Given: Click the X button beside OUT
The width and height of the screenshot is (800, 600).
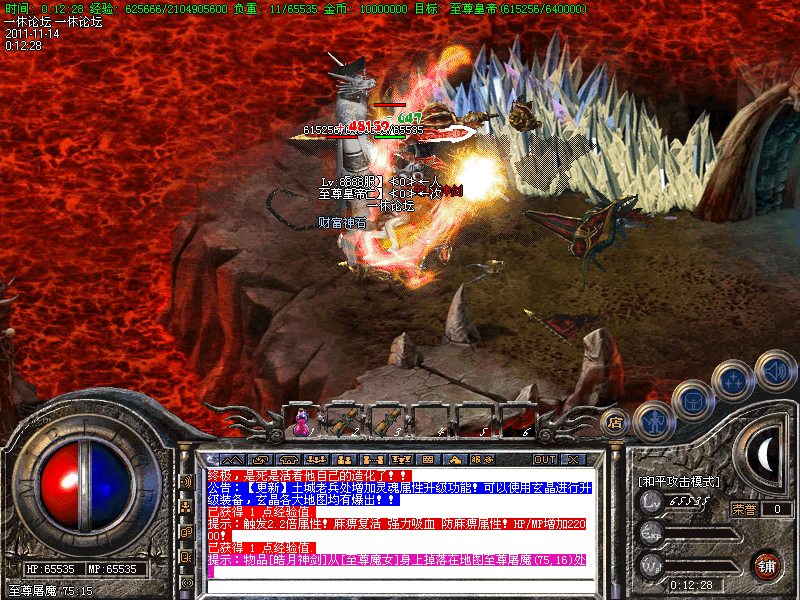Looking at the screenshot, I should coord(573,459).
